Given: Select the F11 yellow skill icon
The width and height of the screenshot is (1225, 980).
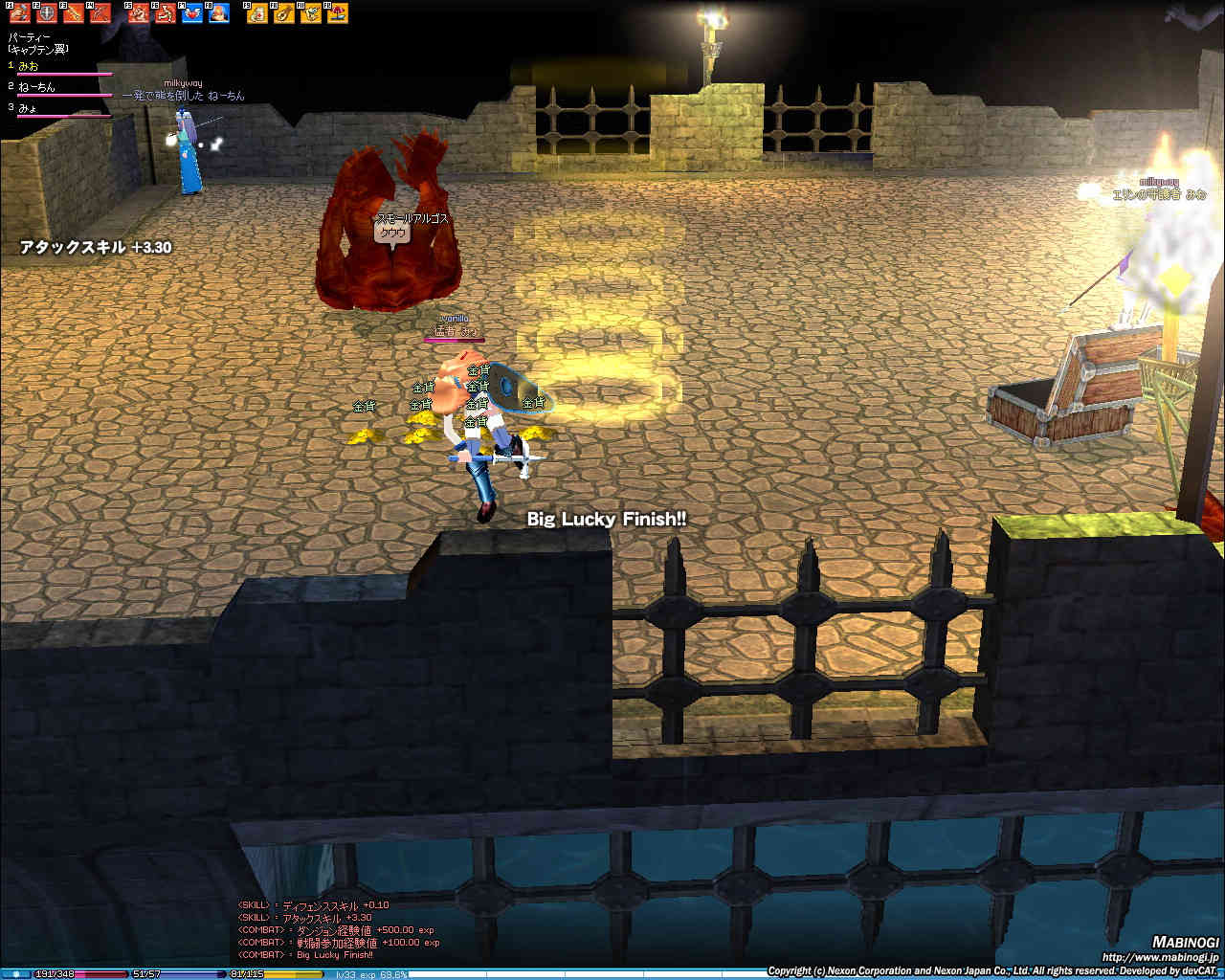Looking at the screenshot, I should point(310,13).
